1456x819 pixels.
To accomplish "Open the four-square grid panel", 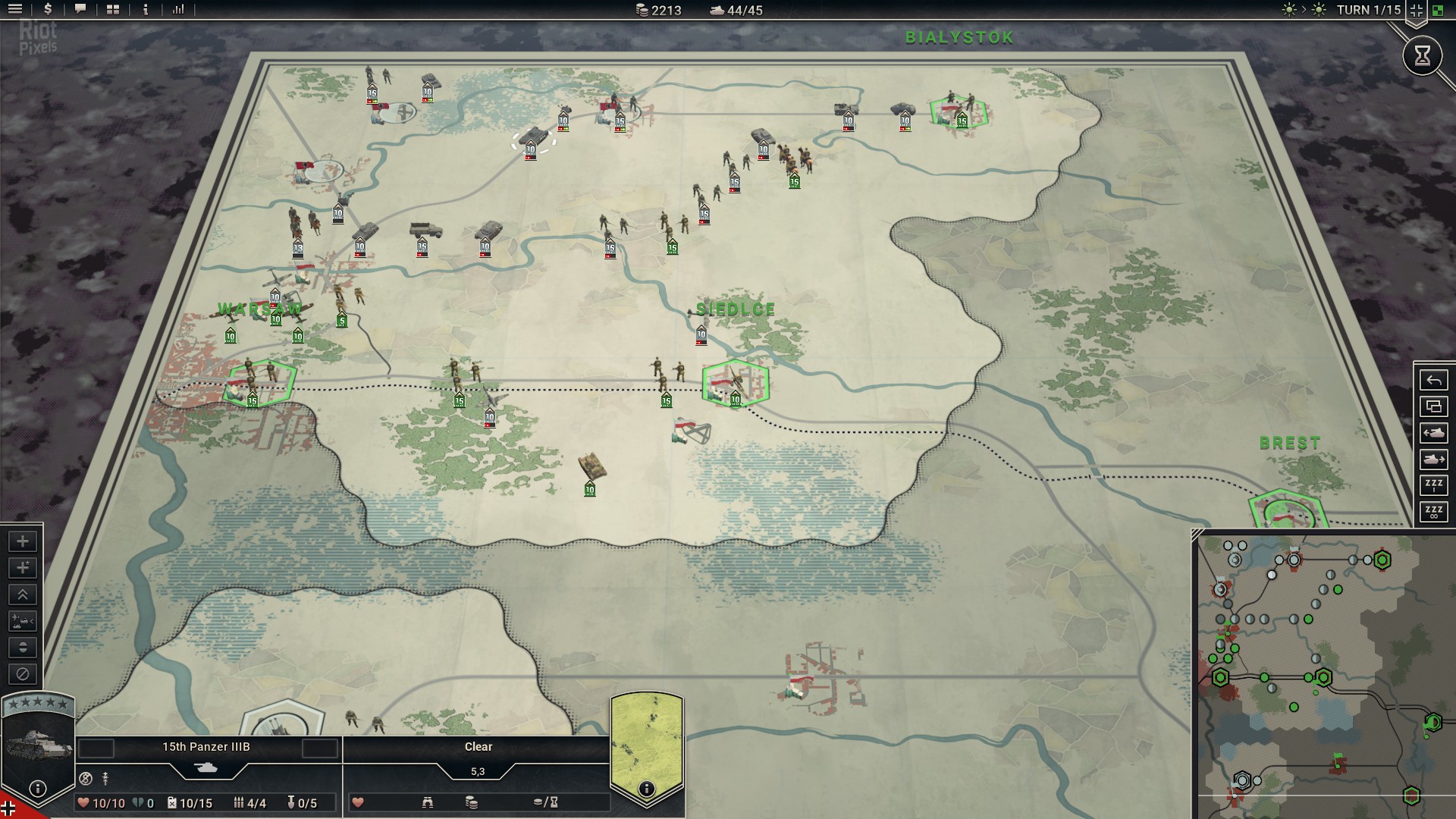I will tap(113, 10).
